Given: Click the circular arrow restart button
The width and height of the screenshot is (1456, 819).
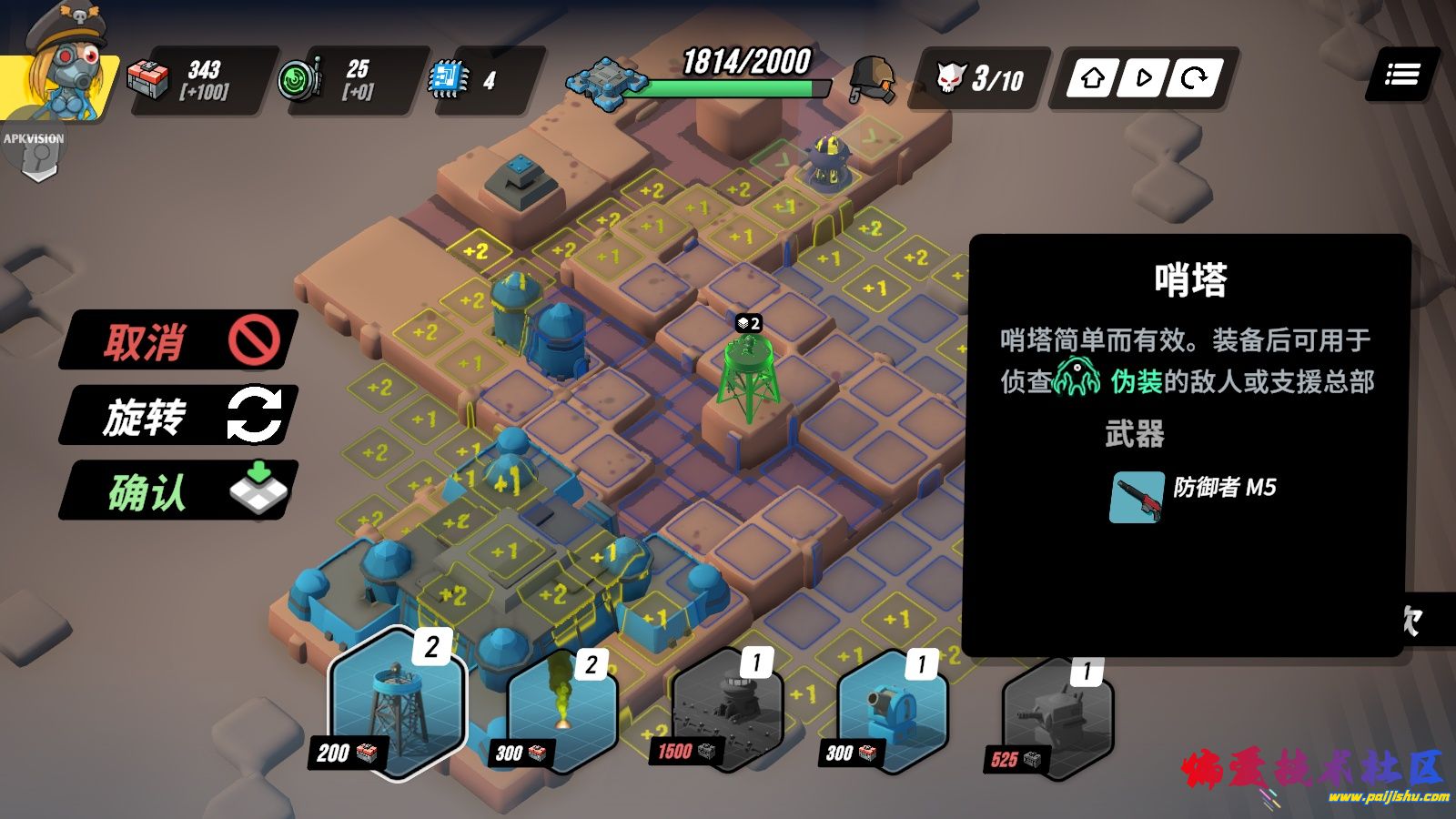Looking at the screenshot, I should [x=1193, y=78].
